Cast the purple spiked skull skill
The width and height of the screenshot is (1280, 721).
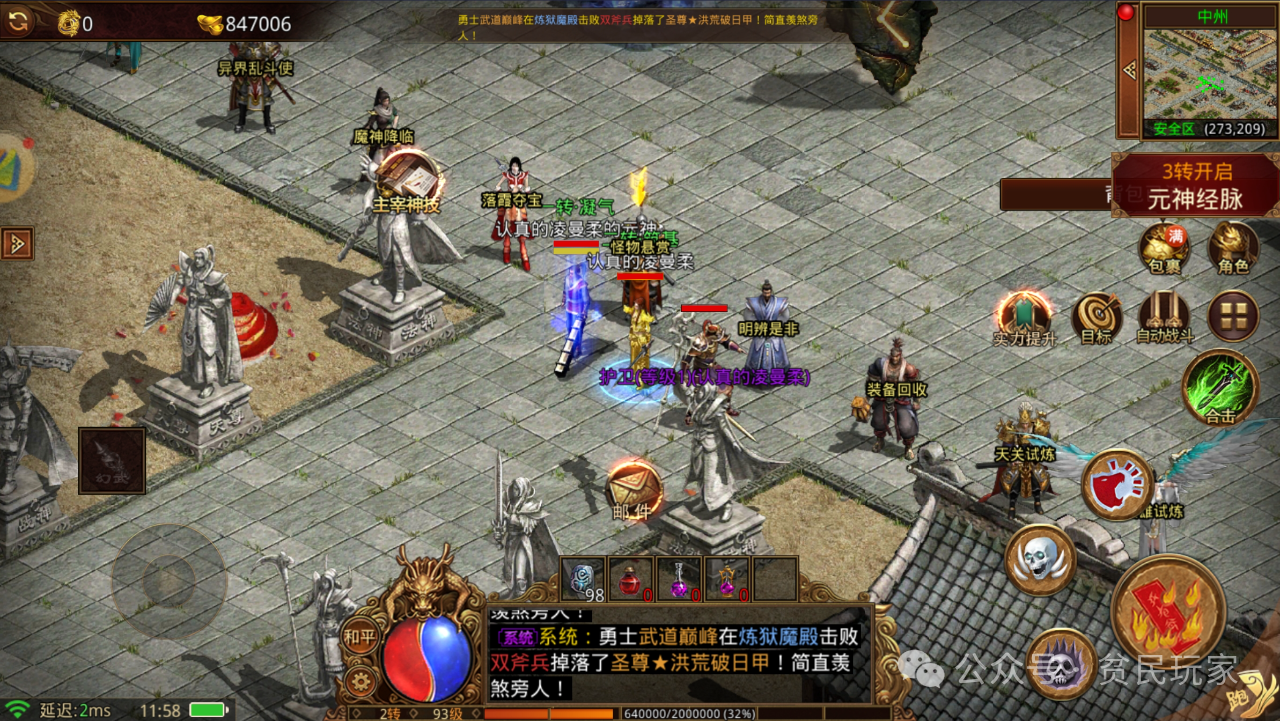coord(1060,662)
